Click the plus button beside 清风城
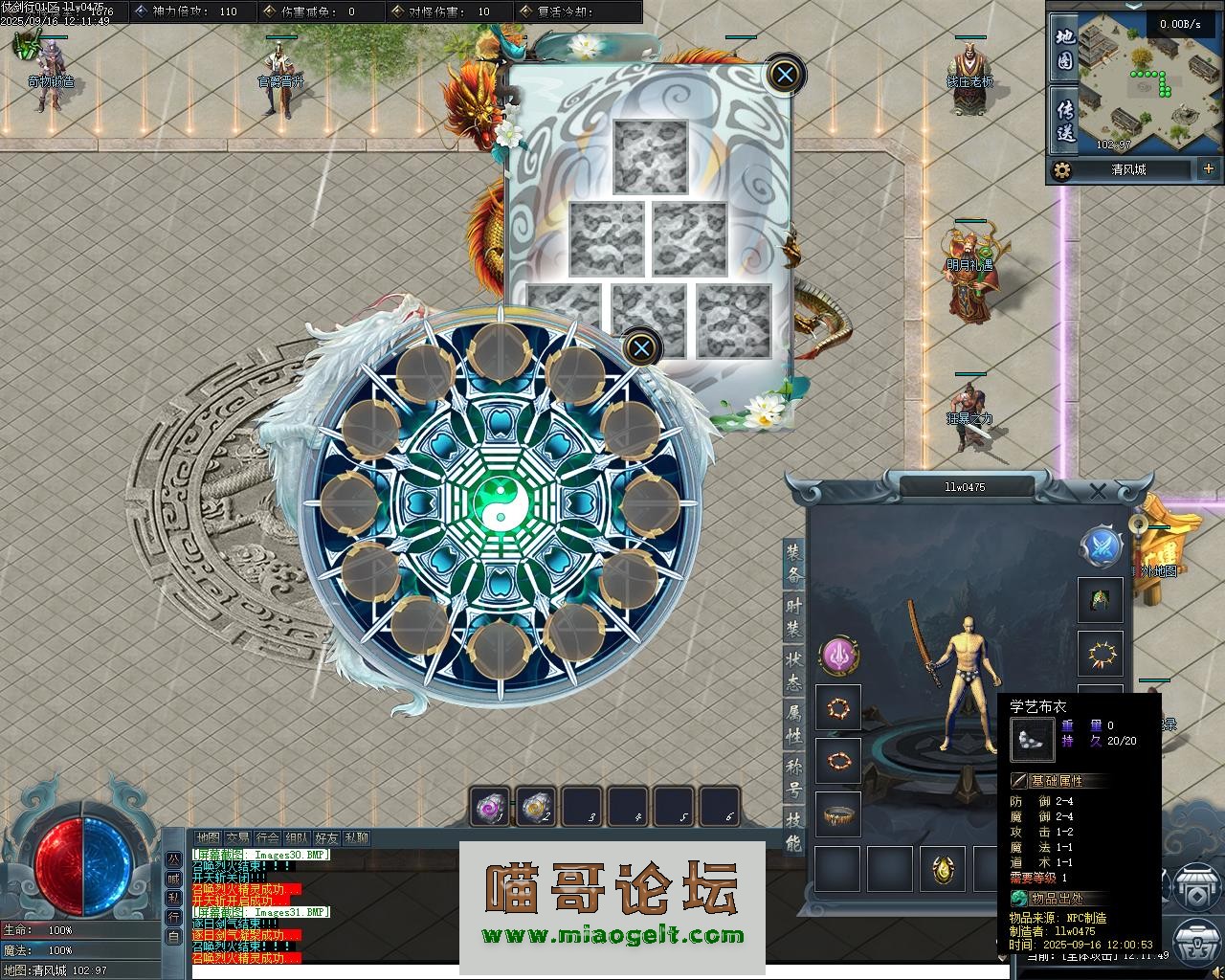Screen dimensions: 1225x980 (x=1208, y=169)
